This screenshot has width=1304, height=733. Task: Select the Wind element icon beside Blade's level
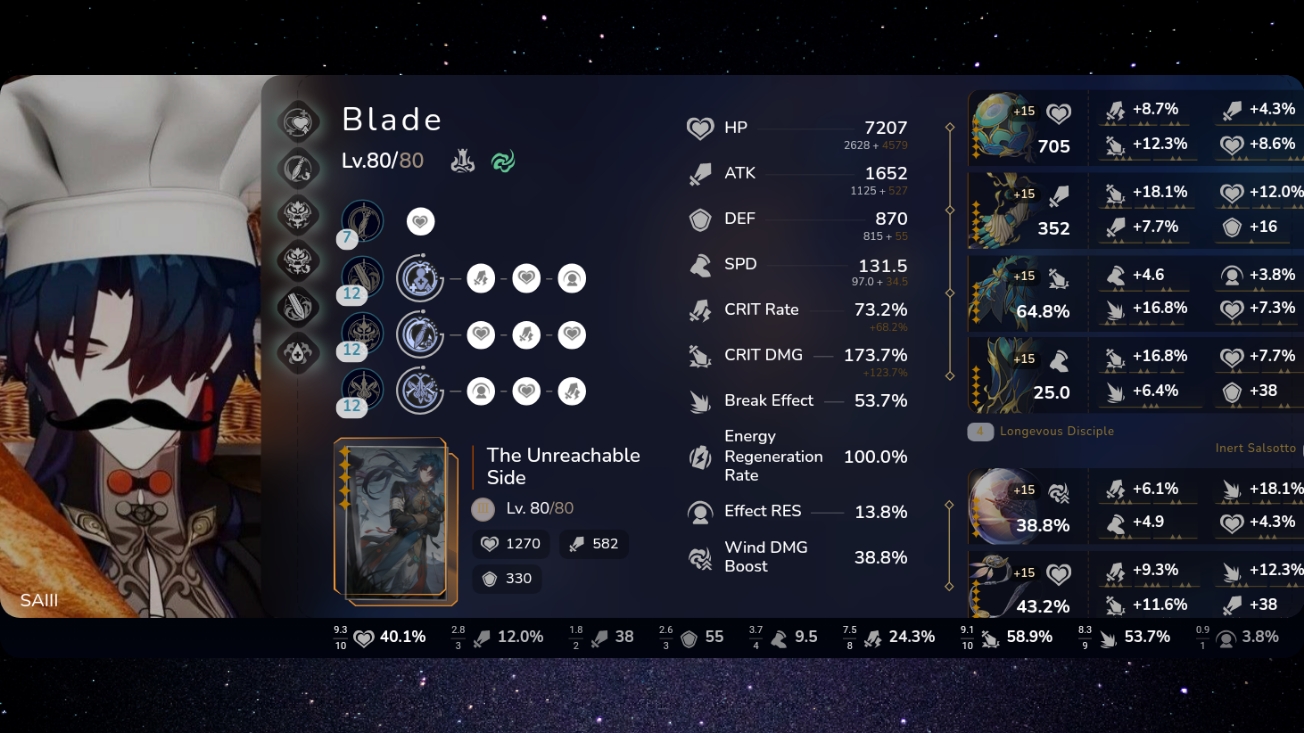[x=504, y=161]
